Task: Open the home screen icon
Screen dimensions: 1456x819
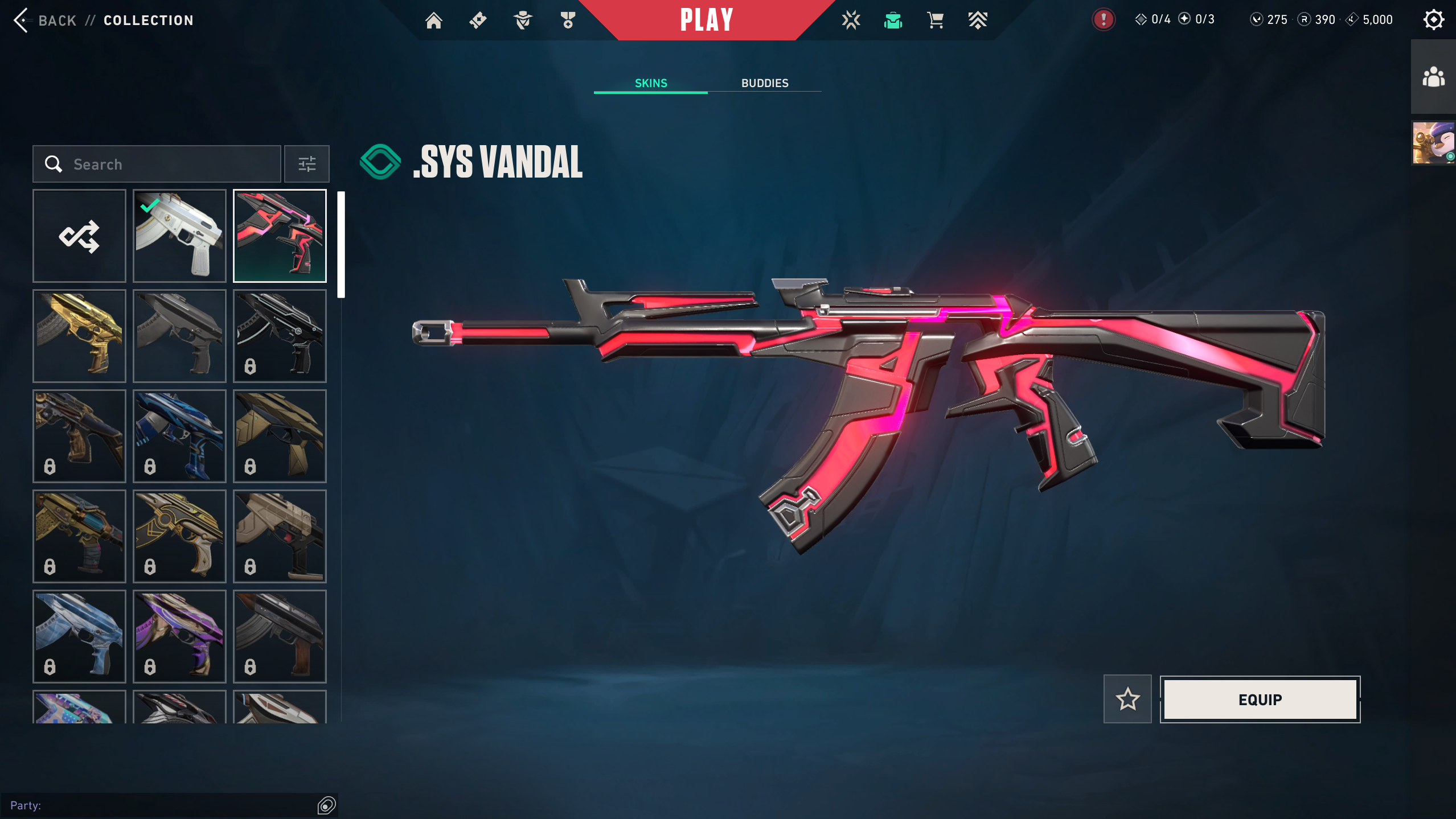Action: coord(434,20)
